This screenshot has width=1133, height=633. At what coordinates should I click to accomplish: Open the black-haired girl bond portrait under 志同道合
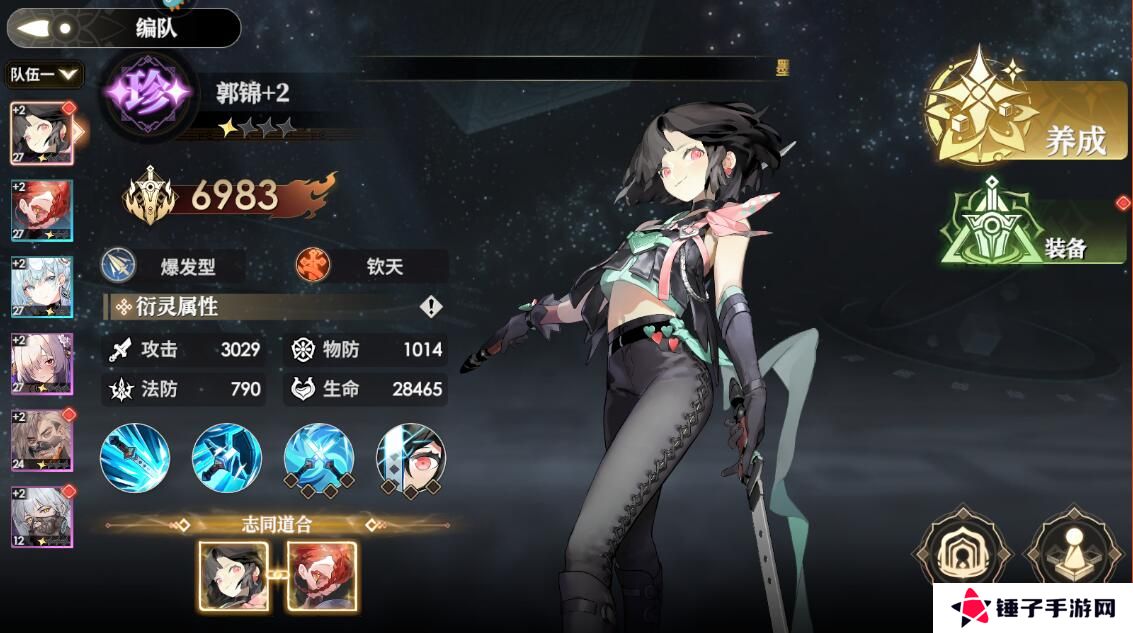233,576
